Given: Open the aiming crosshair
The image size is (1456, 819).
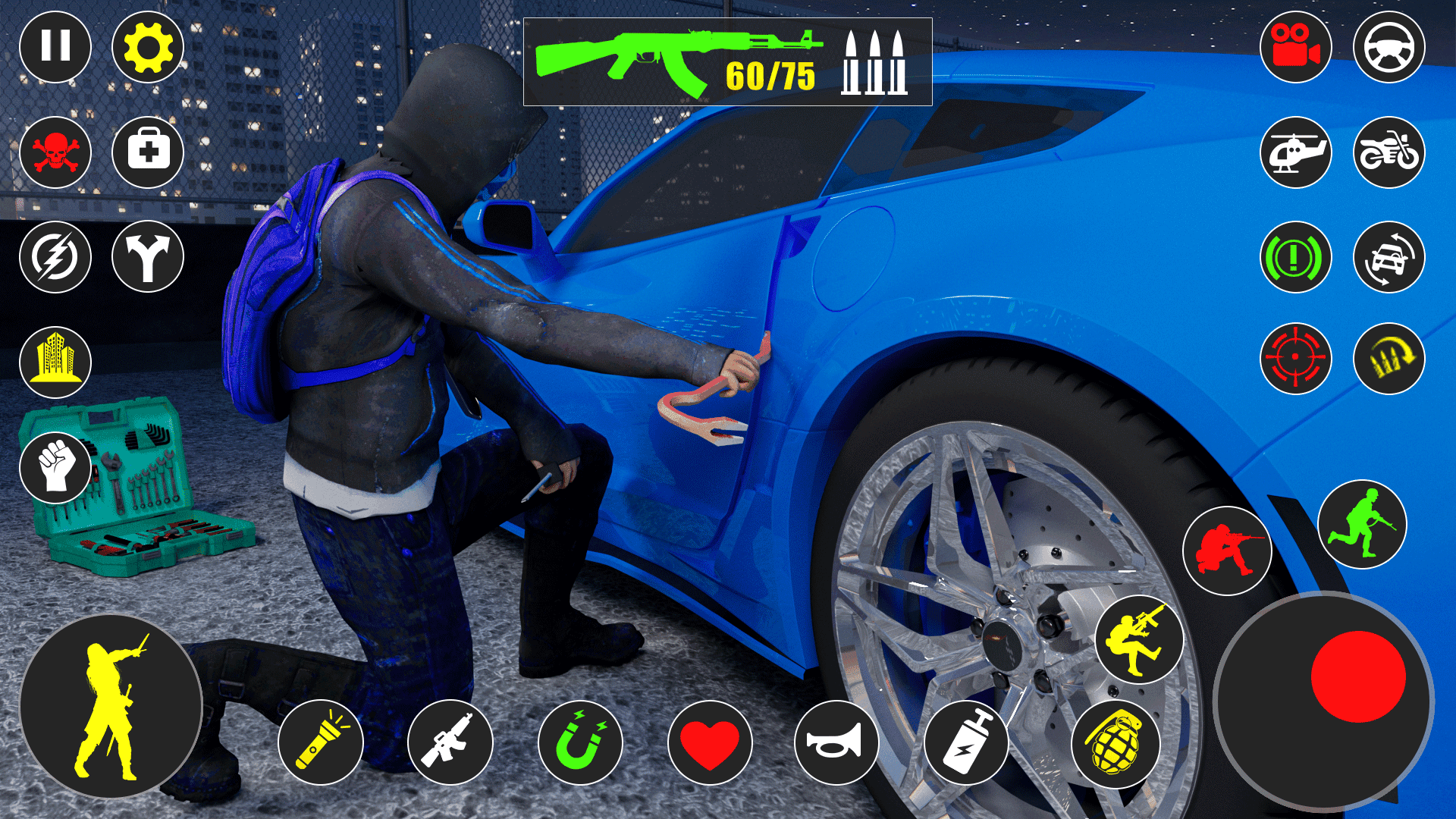Looking at the screenshot, I should pyautogui.click(x=1297, y=356).
